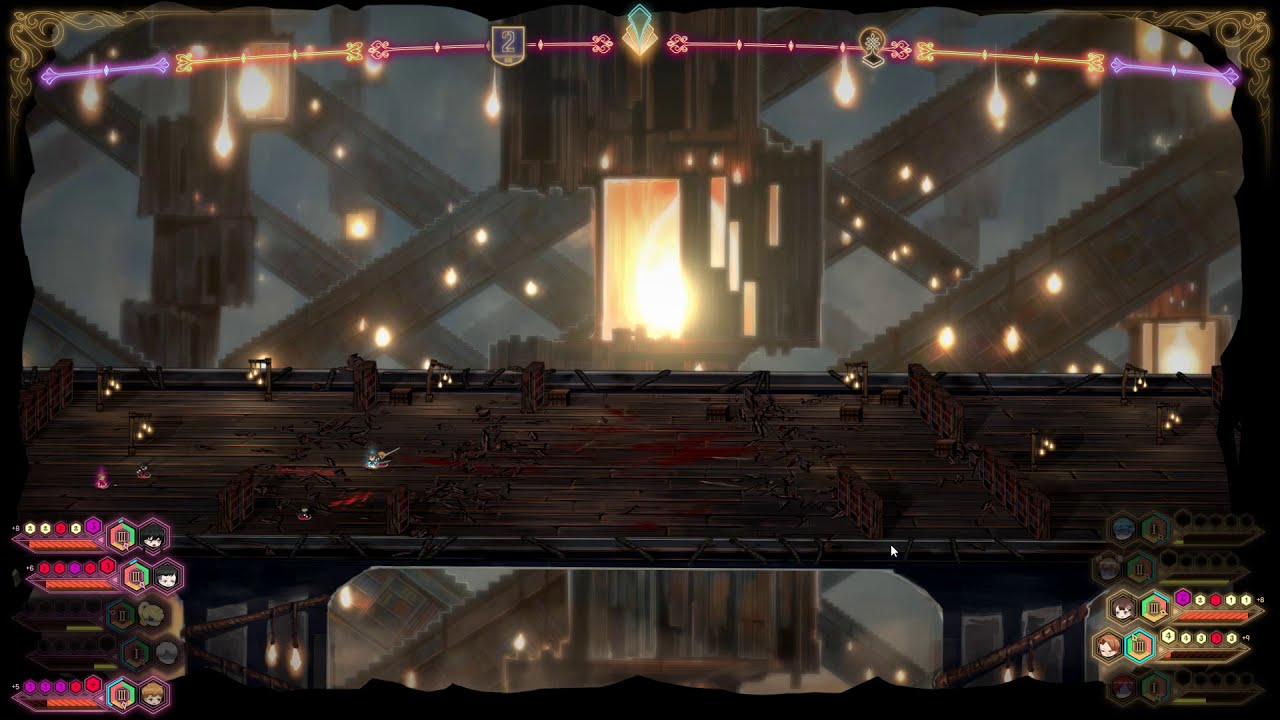Select the dimmed dark-red-haired character portrait

1123,687
